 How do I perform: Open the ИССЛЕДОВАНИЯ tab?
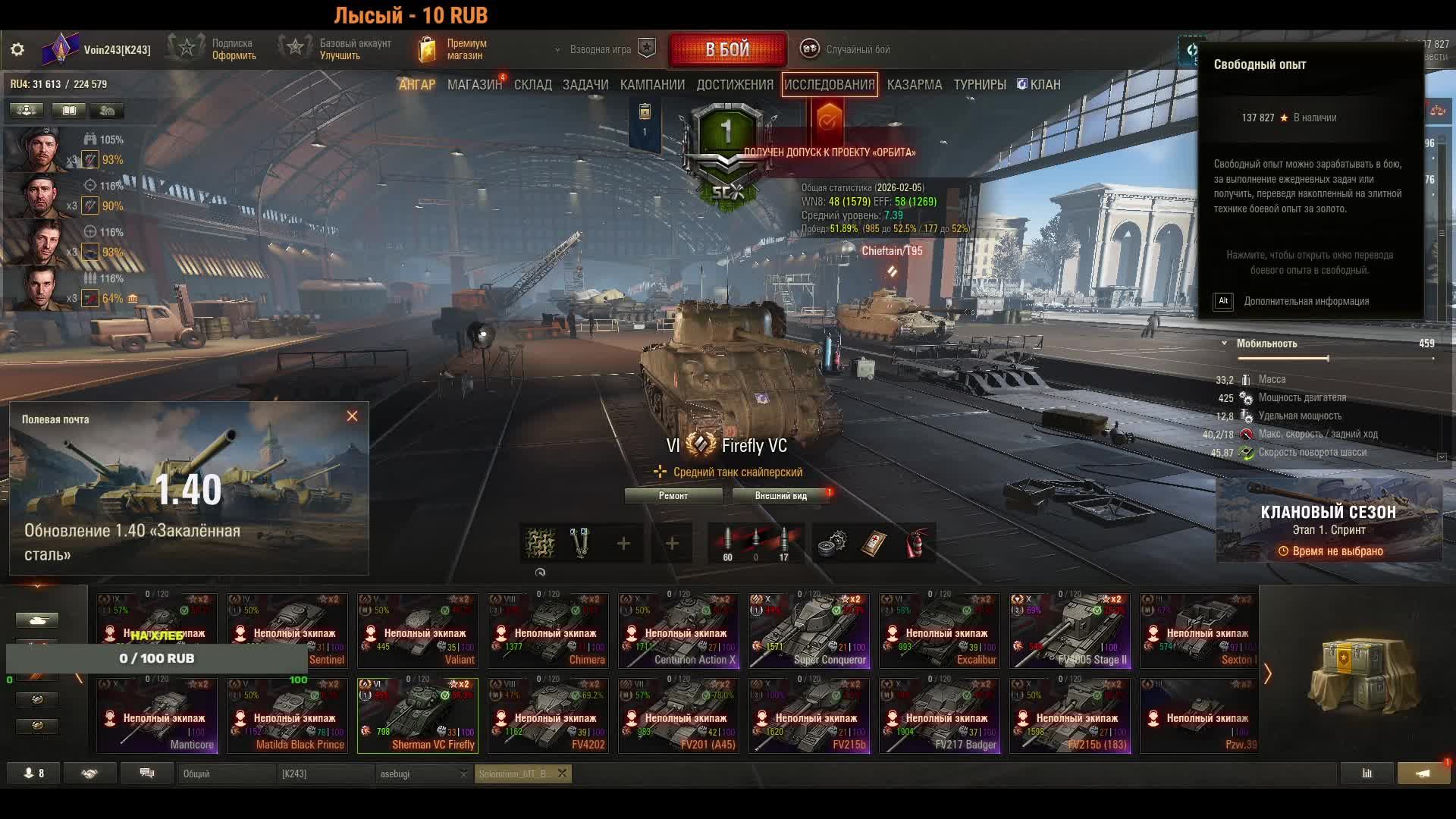point(829,84)
